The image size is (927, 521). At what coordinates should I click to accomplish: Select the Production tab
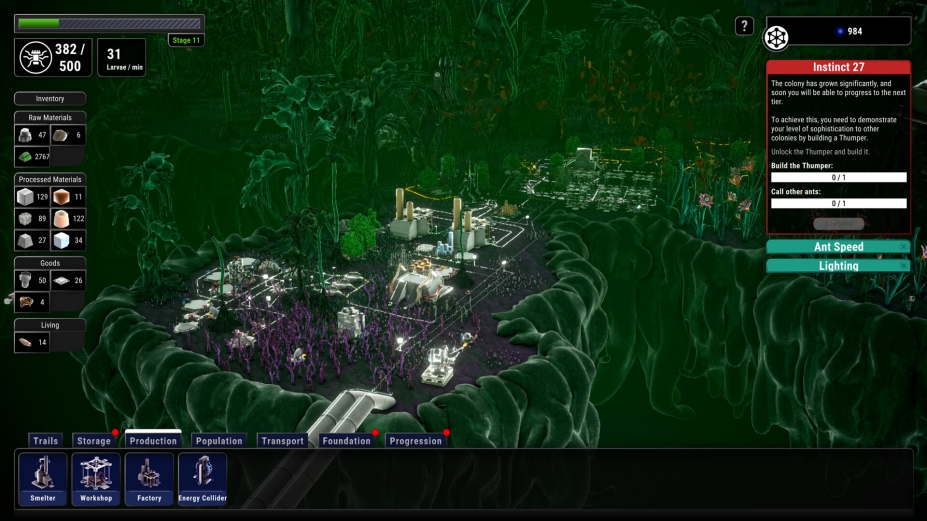tap(153, 440)
